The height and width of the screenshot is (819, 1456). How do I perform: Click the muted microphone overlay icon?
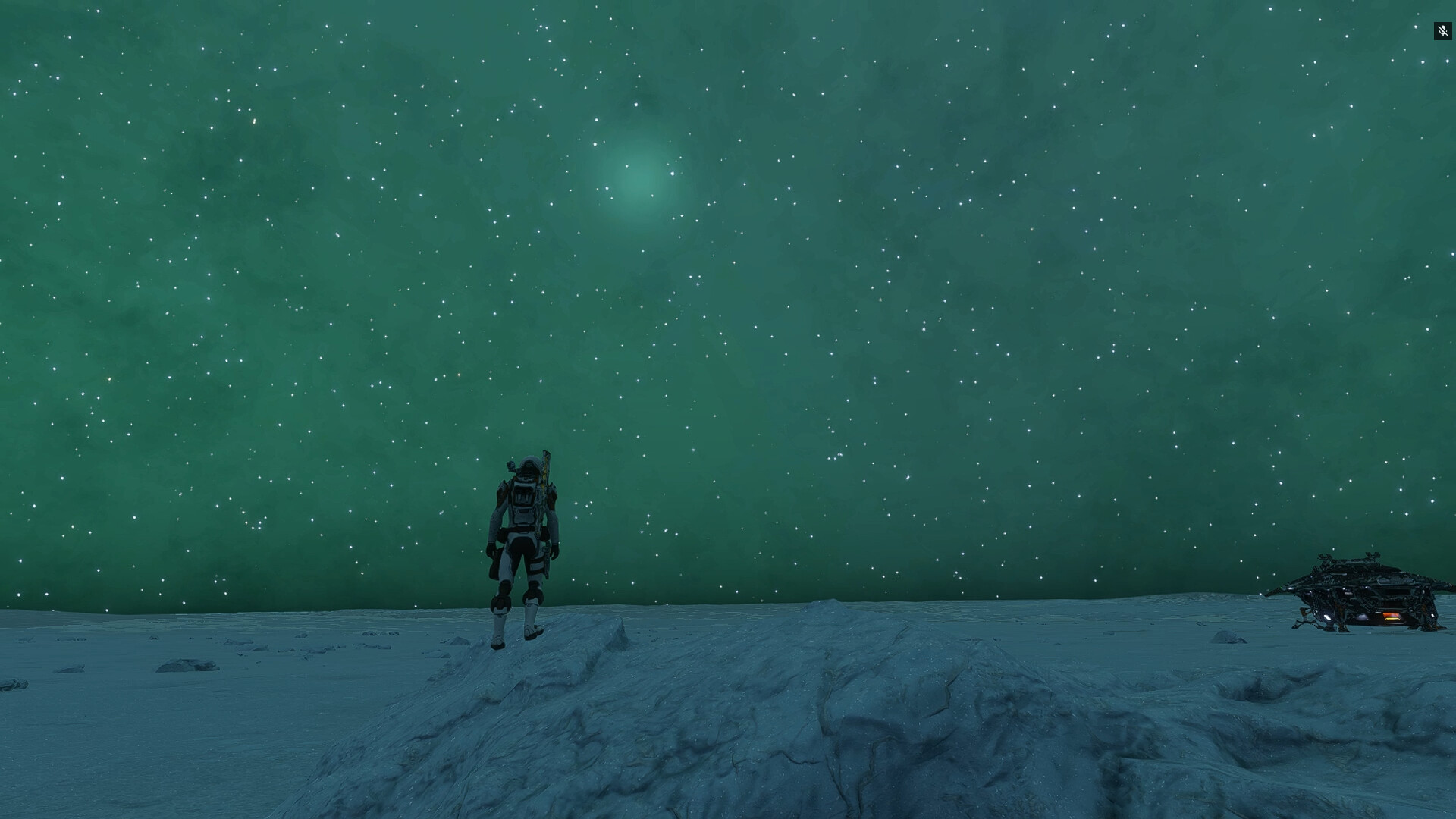point(1442,31)
